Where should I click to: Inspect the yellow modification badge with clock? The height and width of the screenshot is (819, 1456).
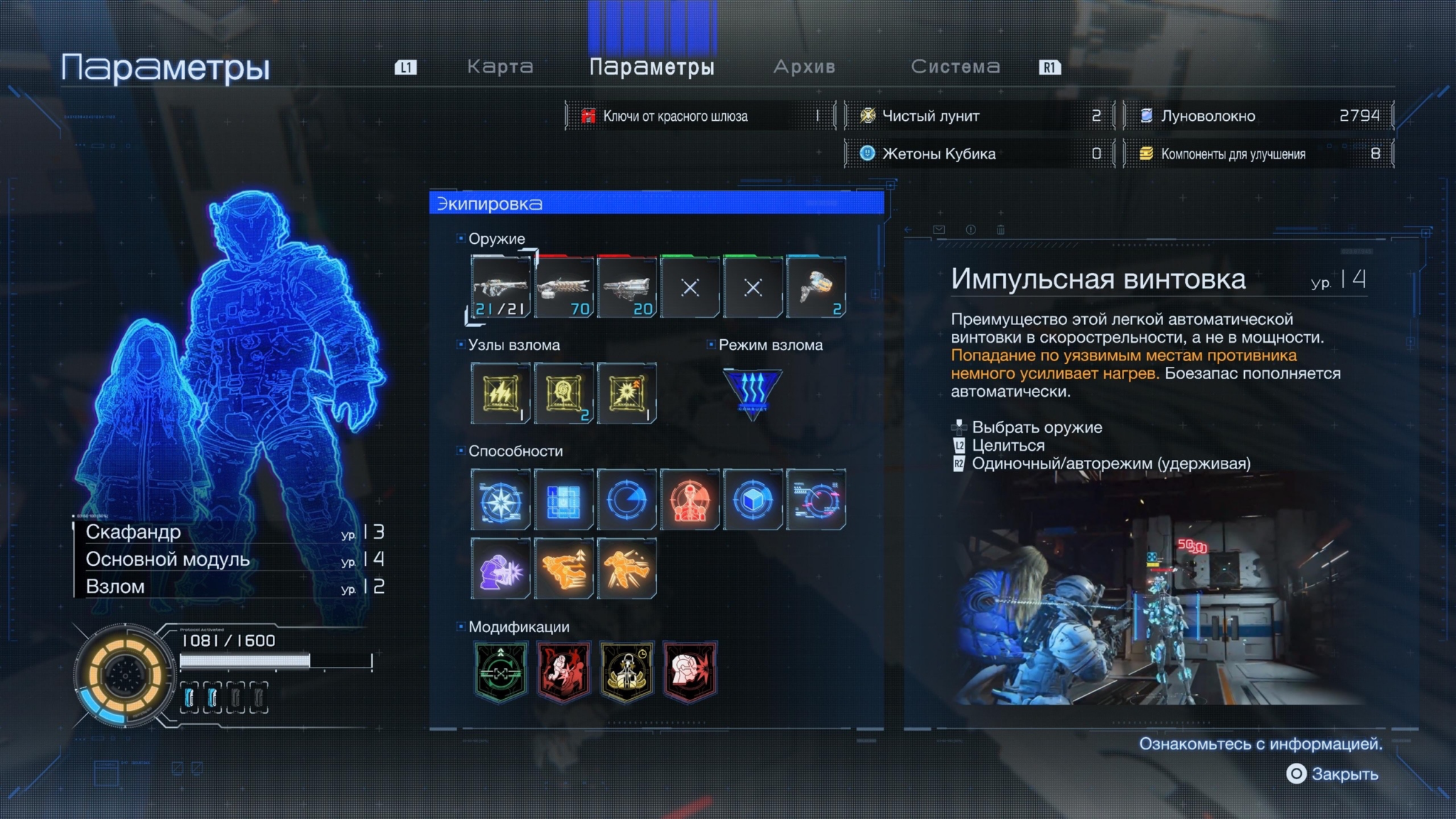[x=626, y=672]
